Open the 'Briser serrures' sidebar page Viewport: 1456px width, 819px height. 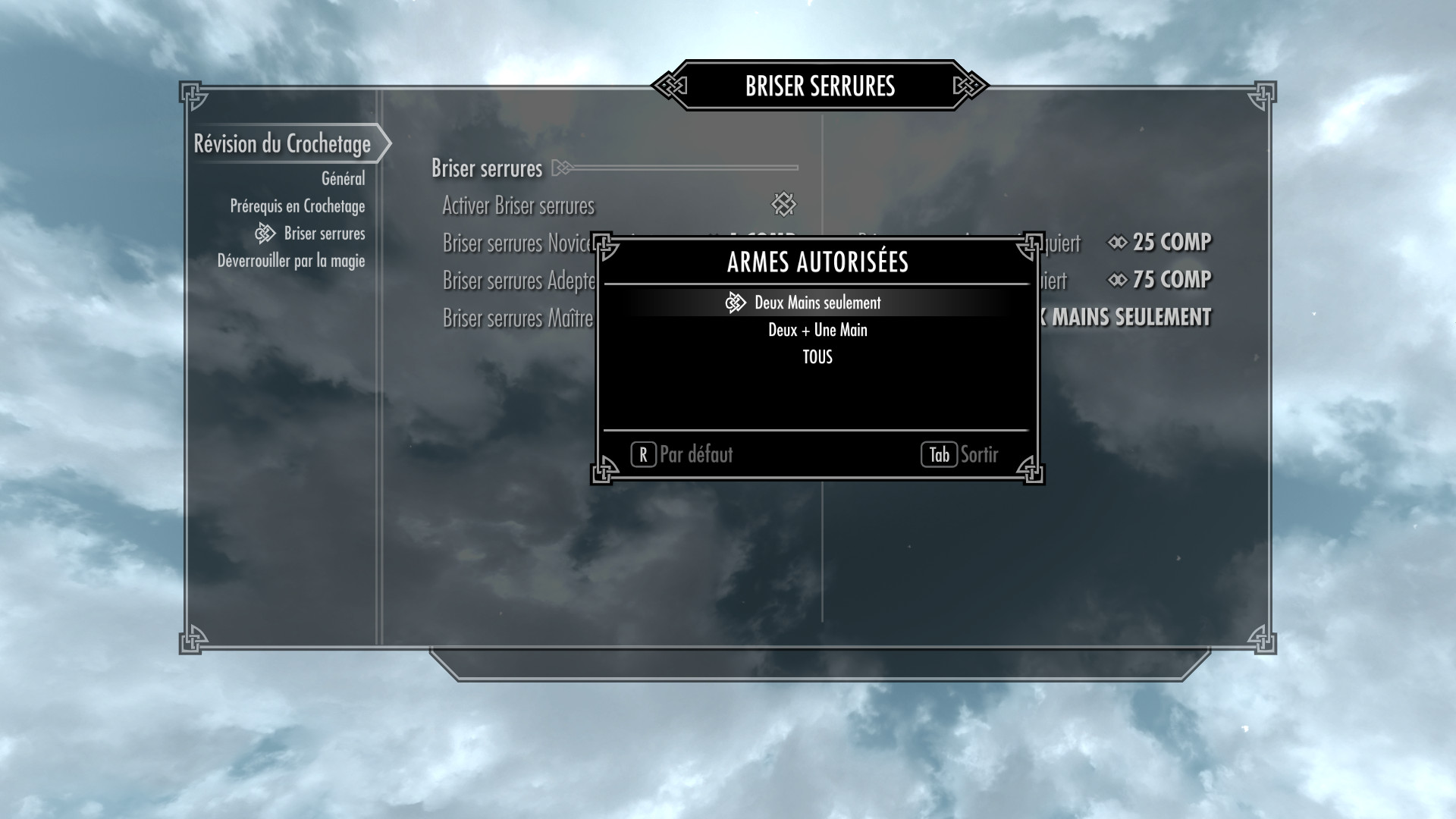tap(324, 234)
